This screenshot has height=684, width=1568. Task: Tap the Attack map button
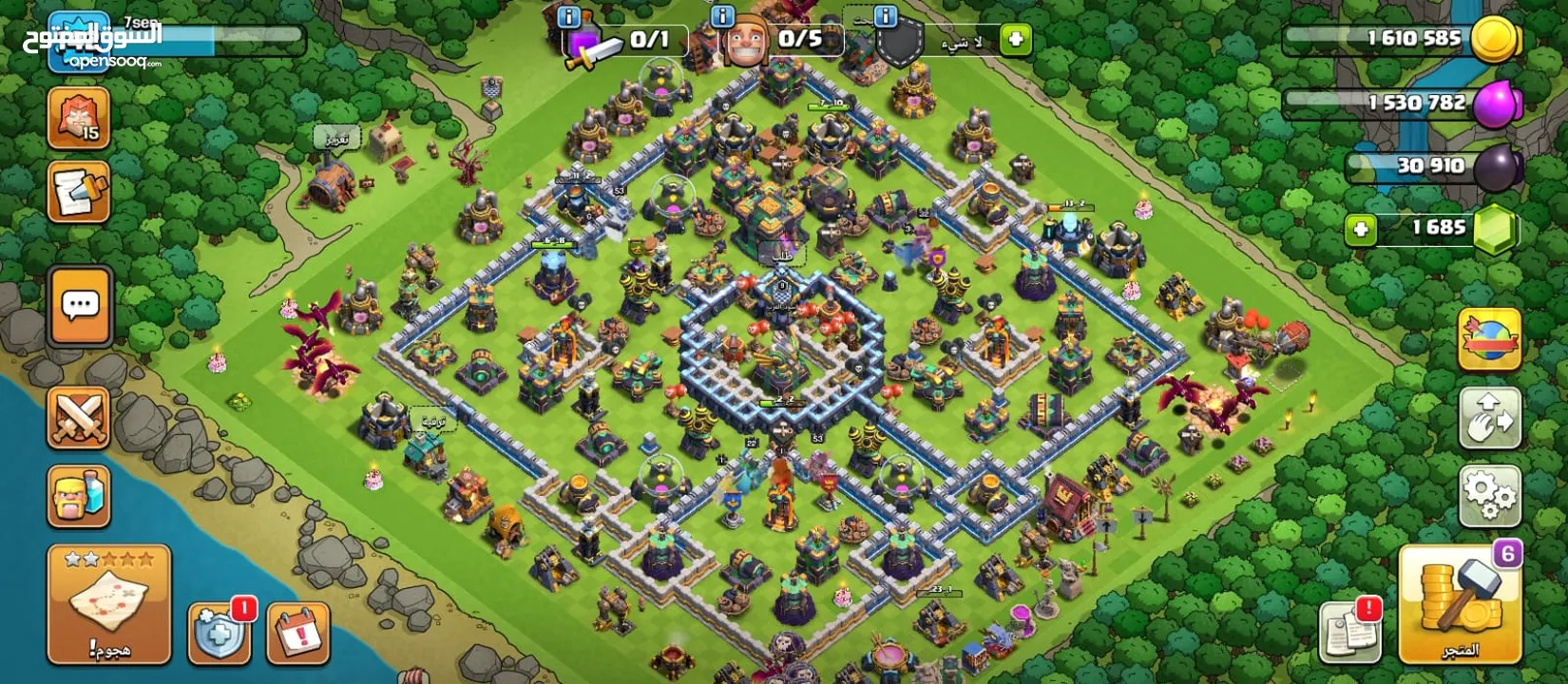[x=108, y=604]
